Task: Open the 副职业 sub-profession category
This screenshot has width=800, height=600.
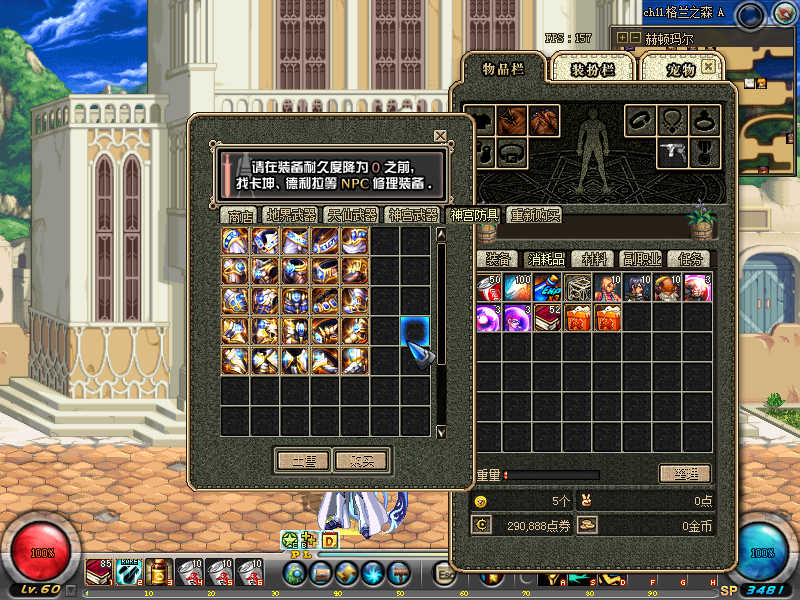Action: point(640,258)
